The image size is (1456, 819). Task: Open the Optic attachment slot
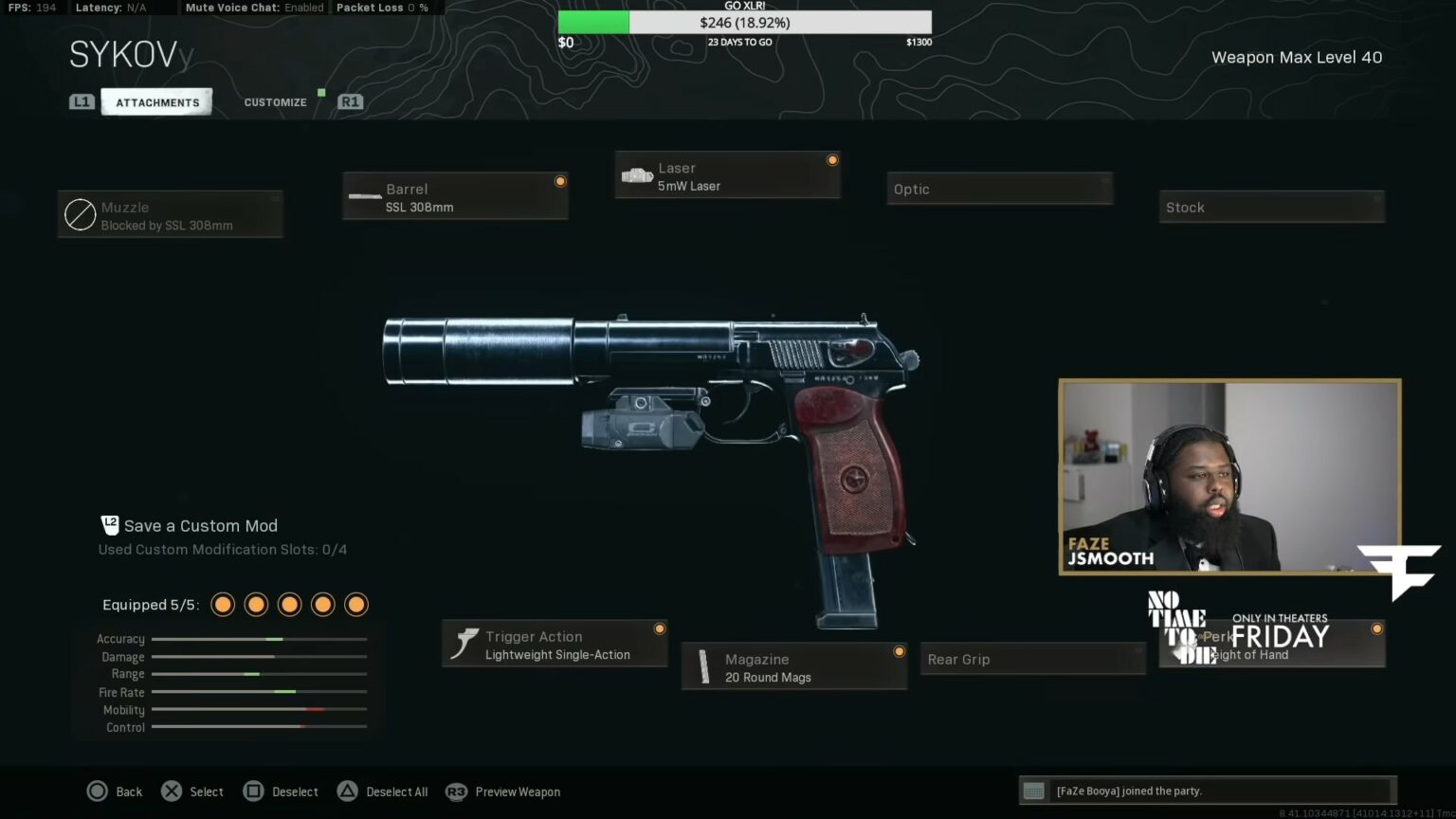pos(999,188)
